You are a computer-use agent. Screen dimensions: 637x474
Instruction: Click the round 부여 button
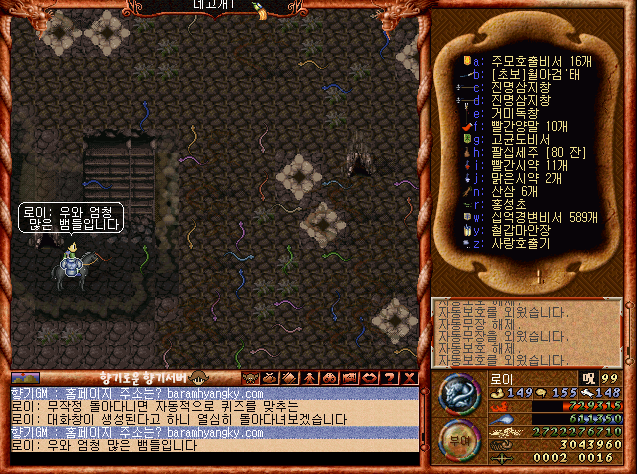coord(459,439)
